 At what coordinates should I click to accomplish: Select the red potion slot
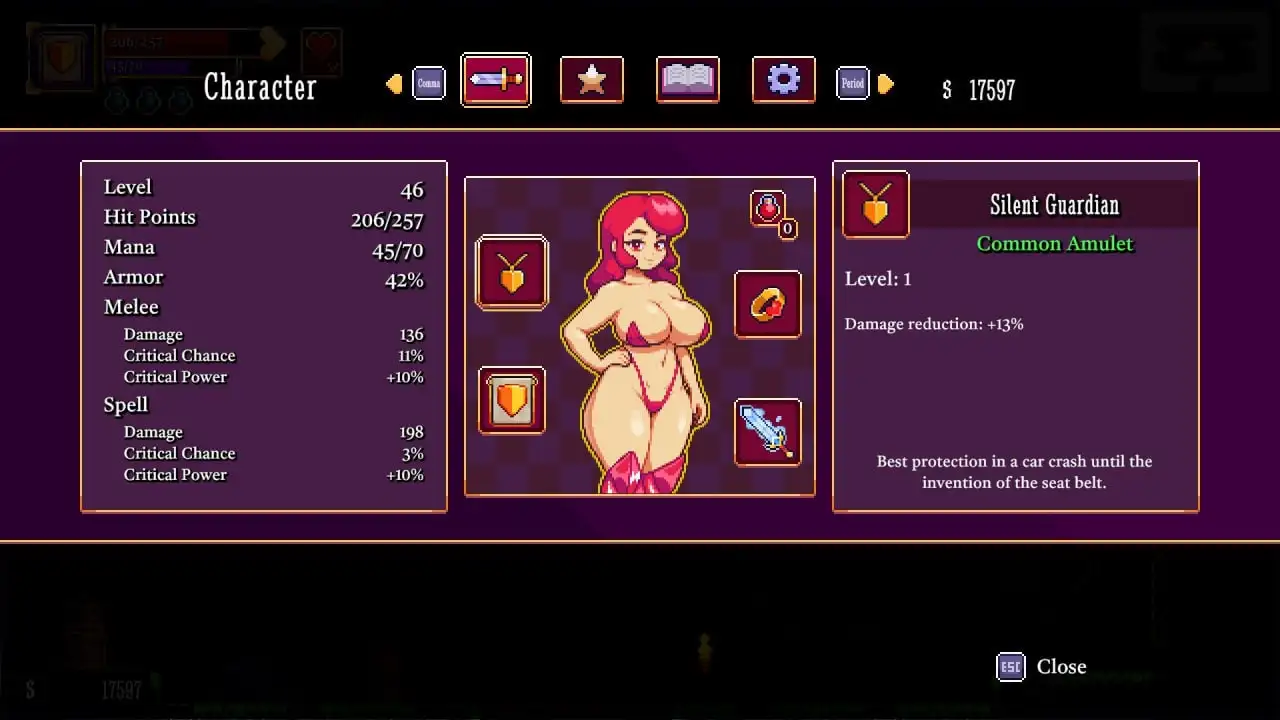(768, 209)
